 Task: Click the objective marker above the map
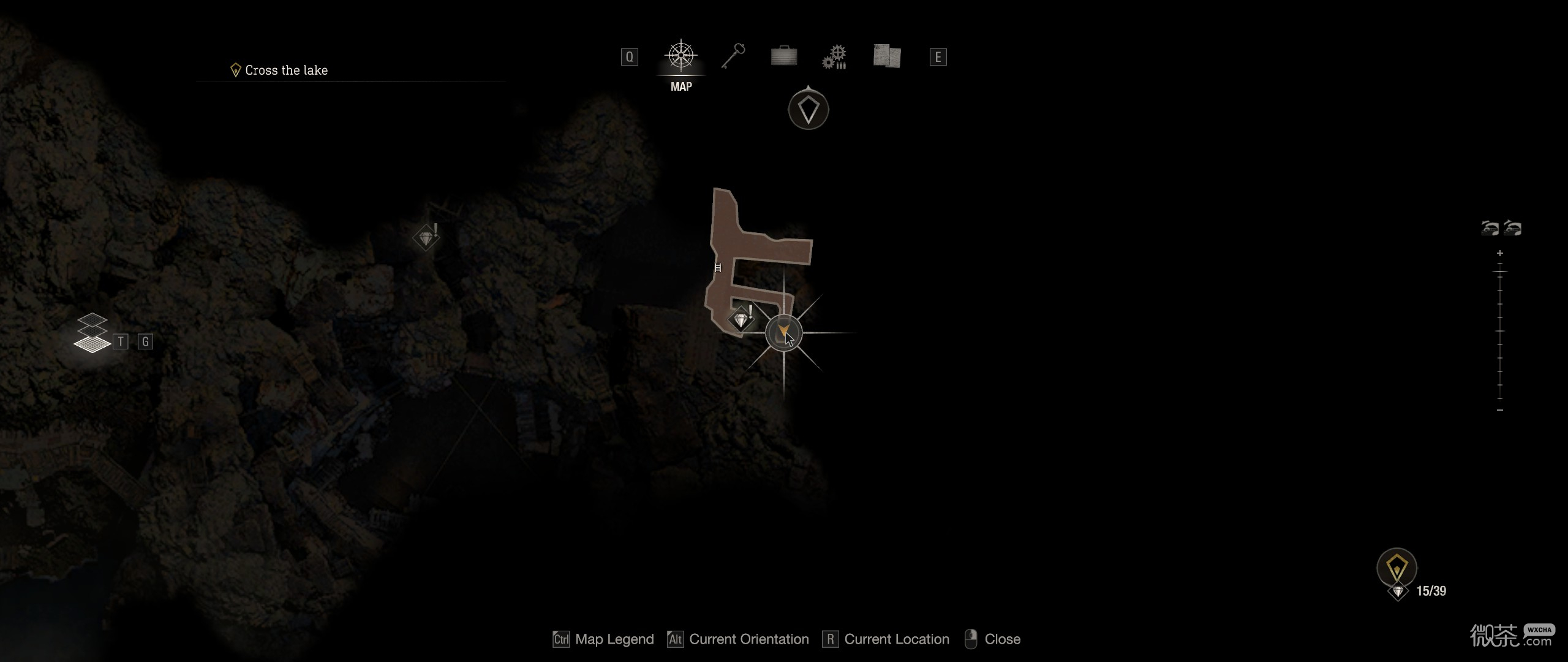tap(808, 110)
